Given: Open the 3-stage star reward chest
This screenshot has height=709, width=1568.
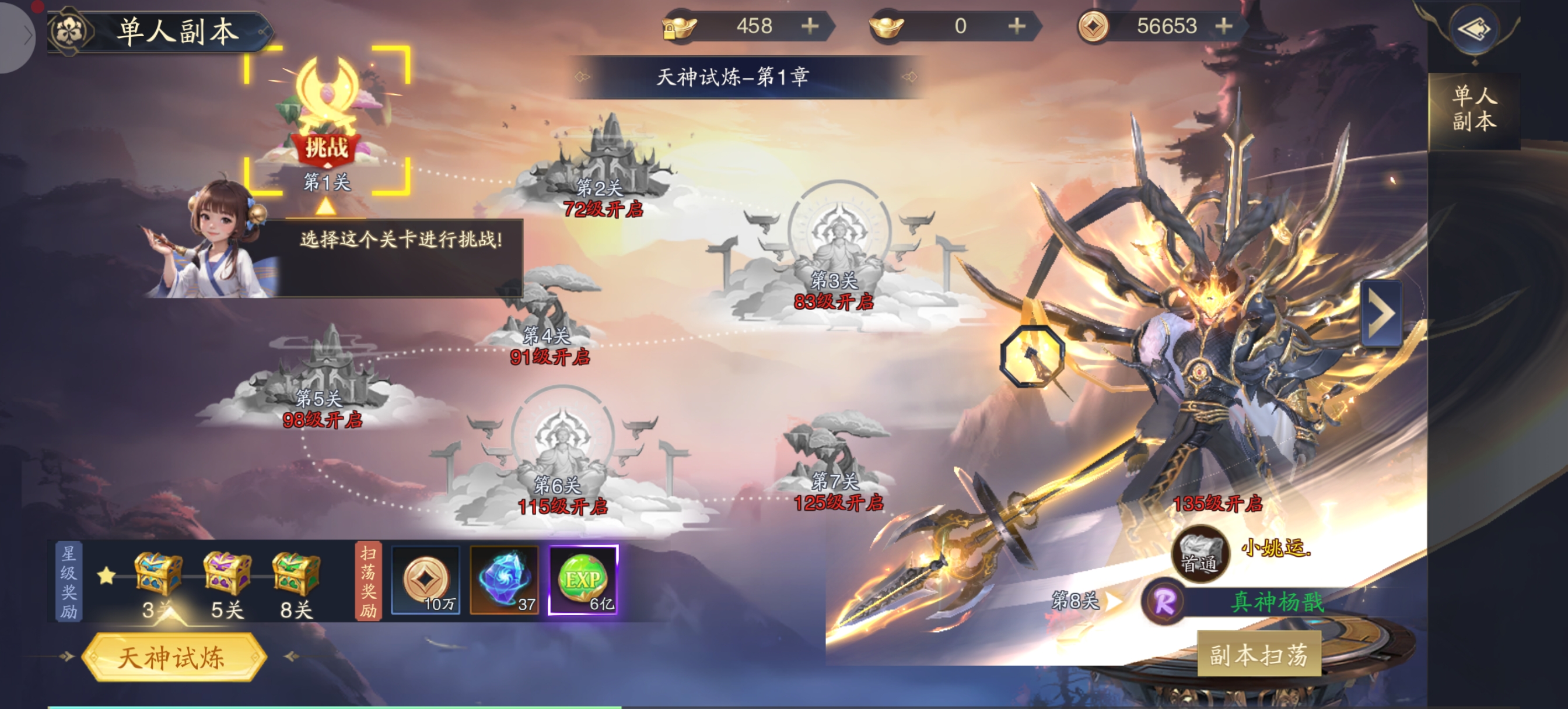Looking at the screenshot, I should point(157,574).
